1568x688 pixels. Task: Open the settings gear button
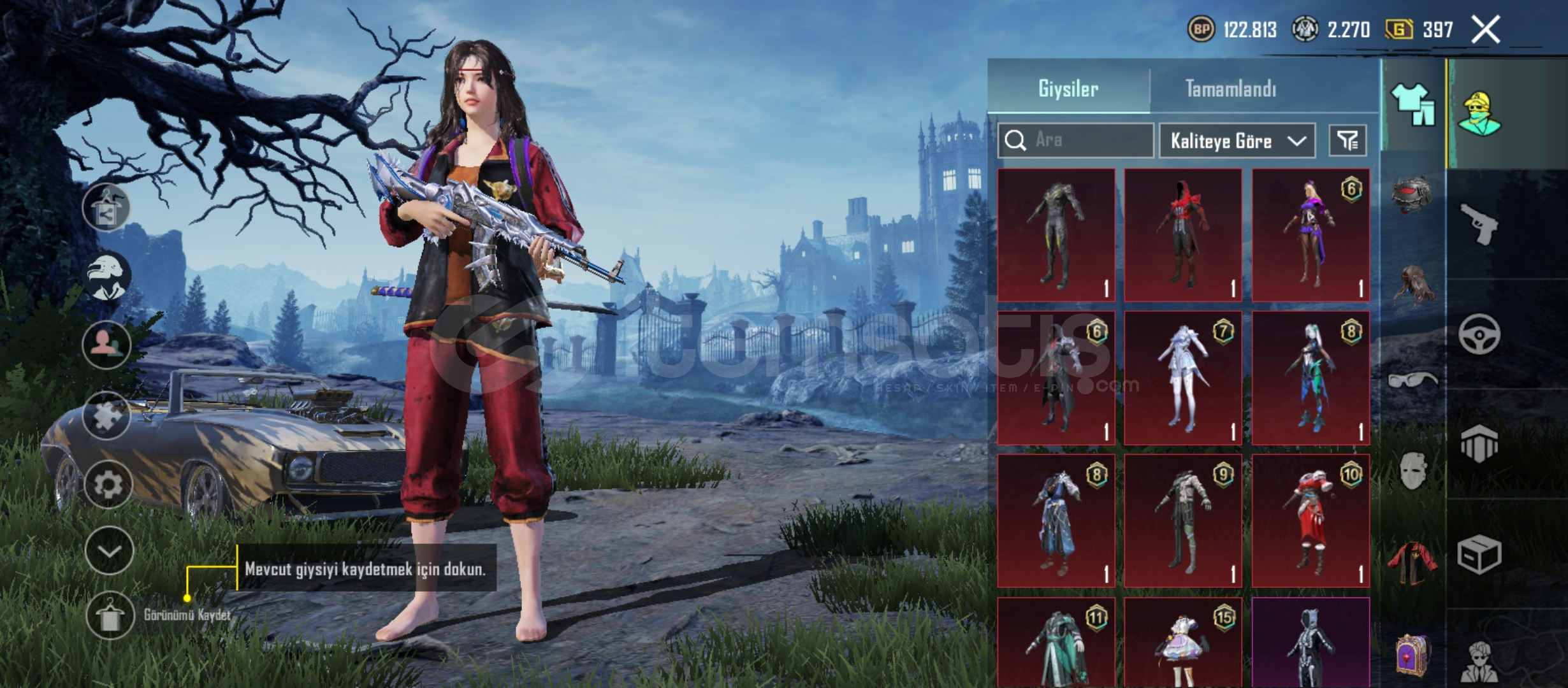108,485
